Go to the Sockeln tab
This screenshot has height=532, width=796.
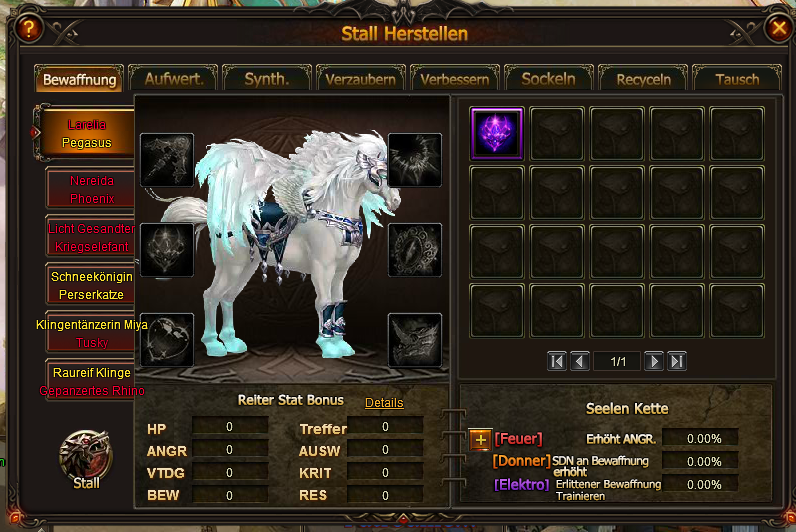click(x=549, y=79)
